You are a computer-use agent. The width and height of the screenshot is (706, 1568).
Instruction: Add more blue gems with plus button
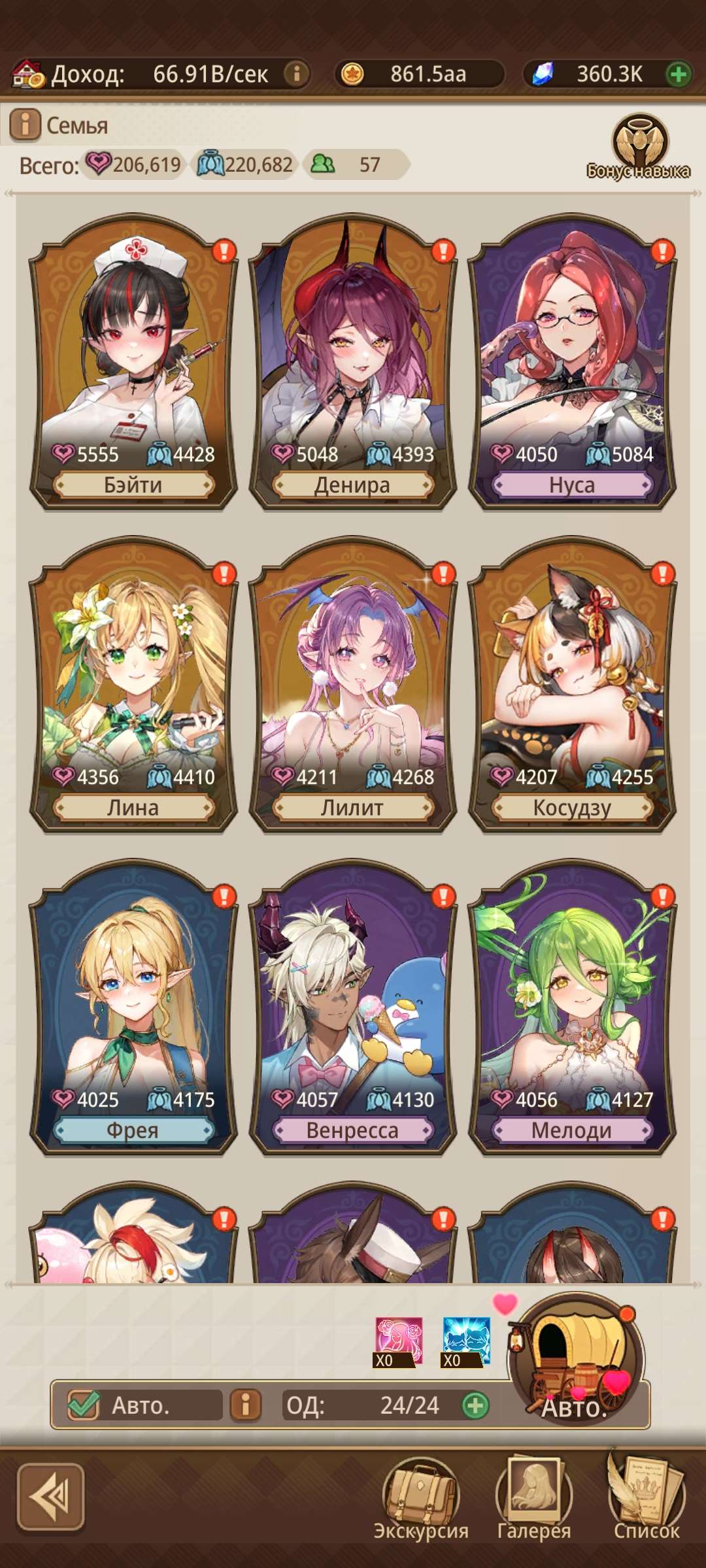(x=679, y=74)
